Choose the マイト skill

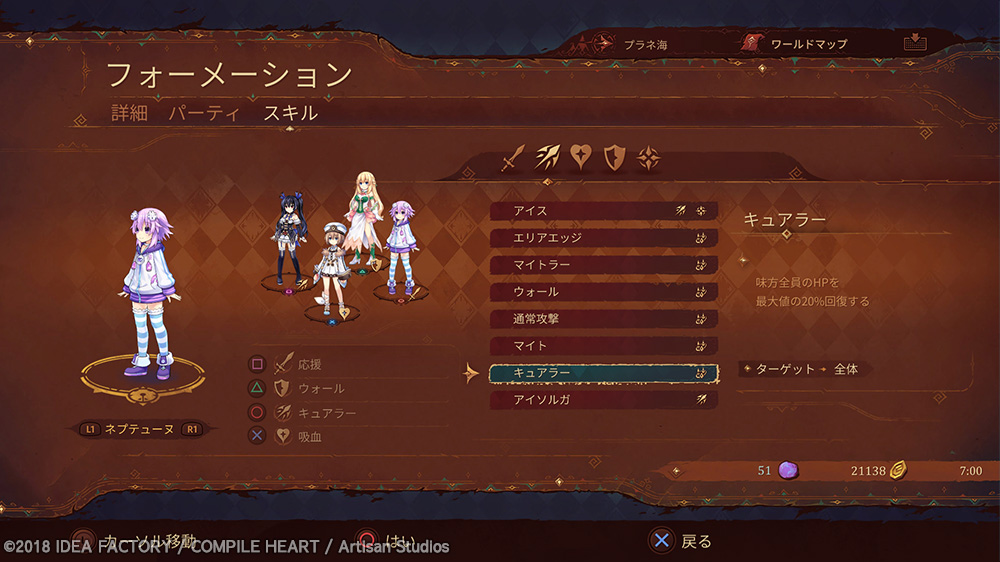point(603,346)
